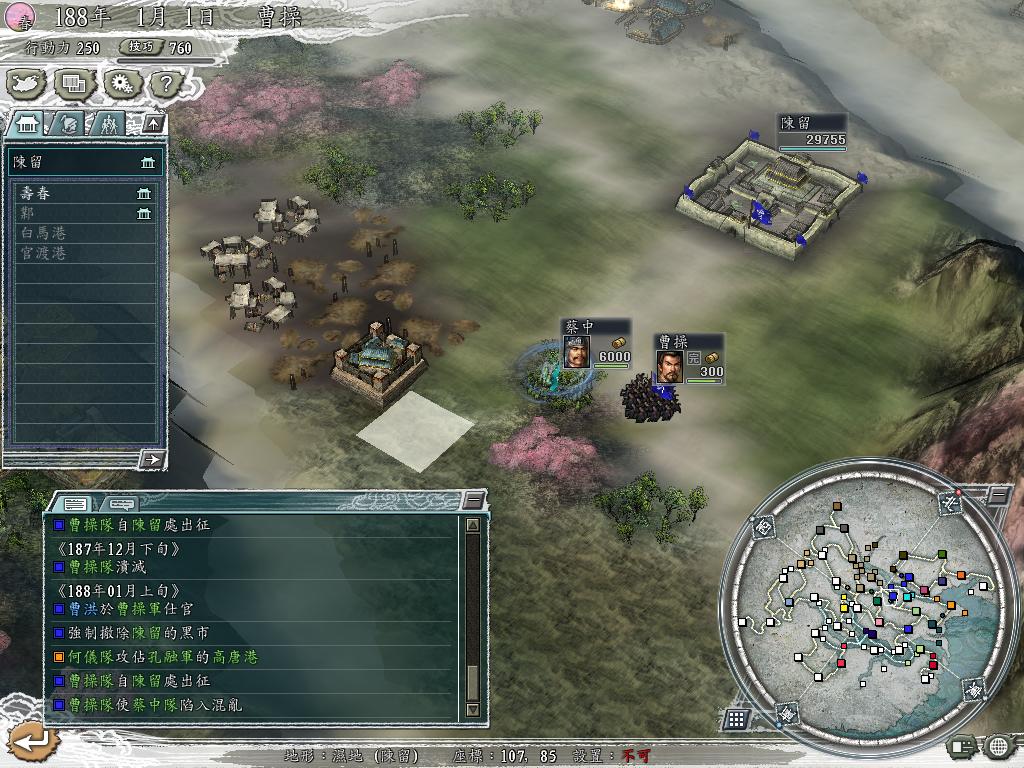
Task: Collapse the city list with the up arrow
Action: point(153,124)
